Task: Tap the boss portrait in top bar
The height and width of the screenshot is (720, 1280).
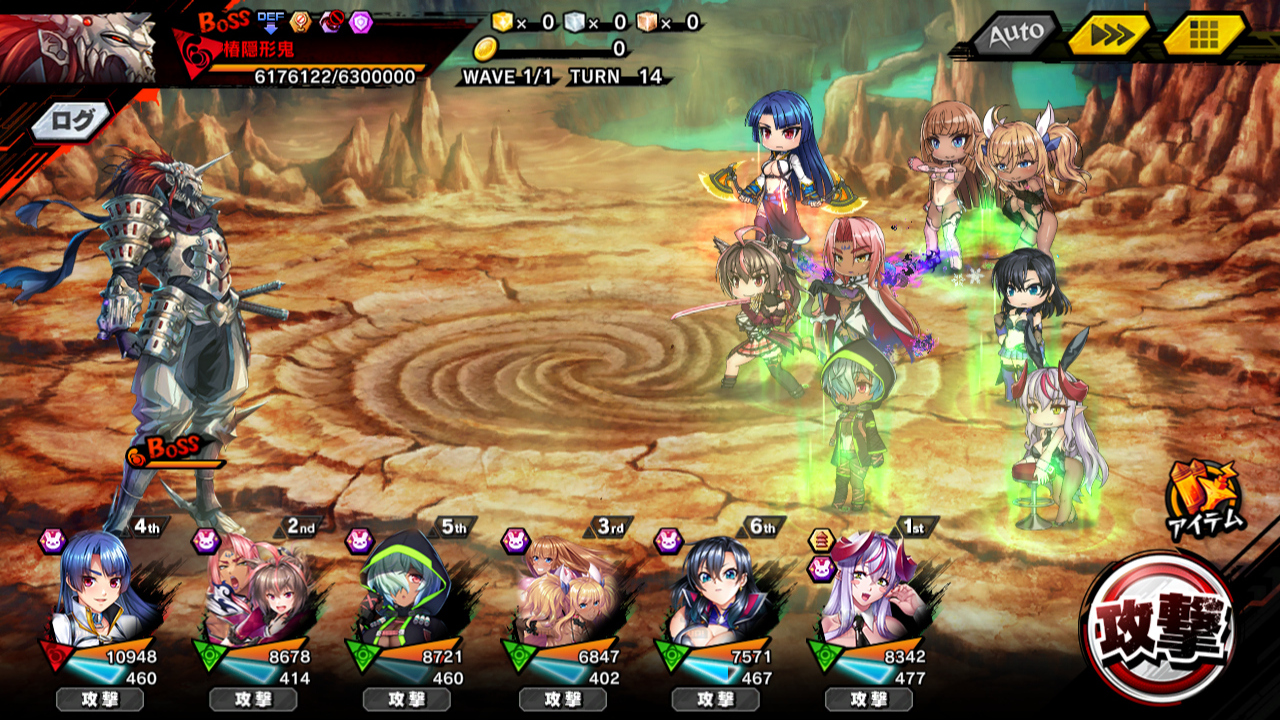Action: pos(78,44)
